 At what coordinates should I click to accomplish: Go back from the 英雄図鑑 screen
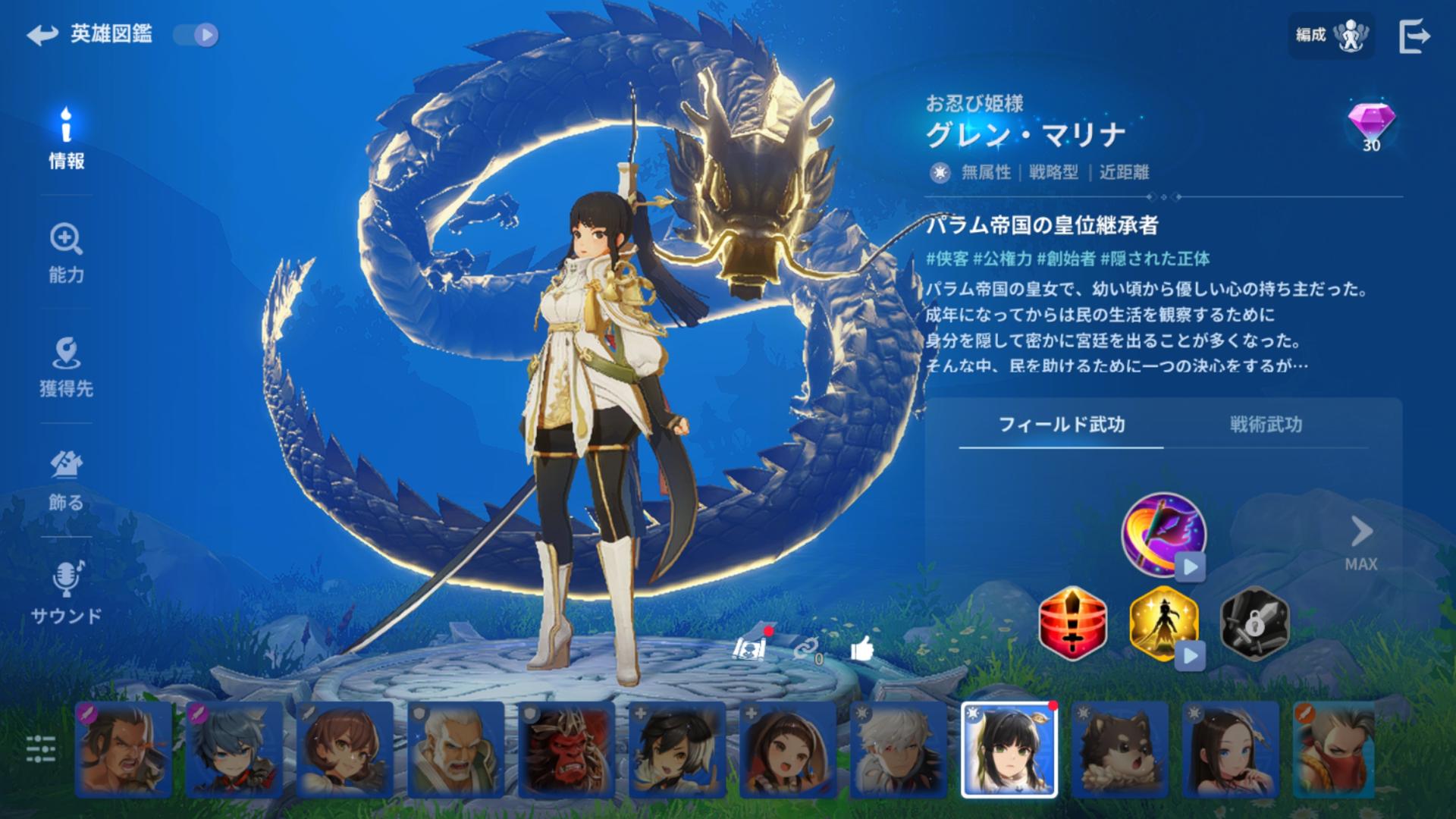point(42,35)
